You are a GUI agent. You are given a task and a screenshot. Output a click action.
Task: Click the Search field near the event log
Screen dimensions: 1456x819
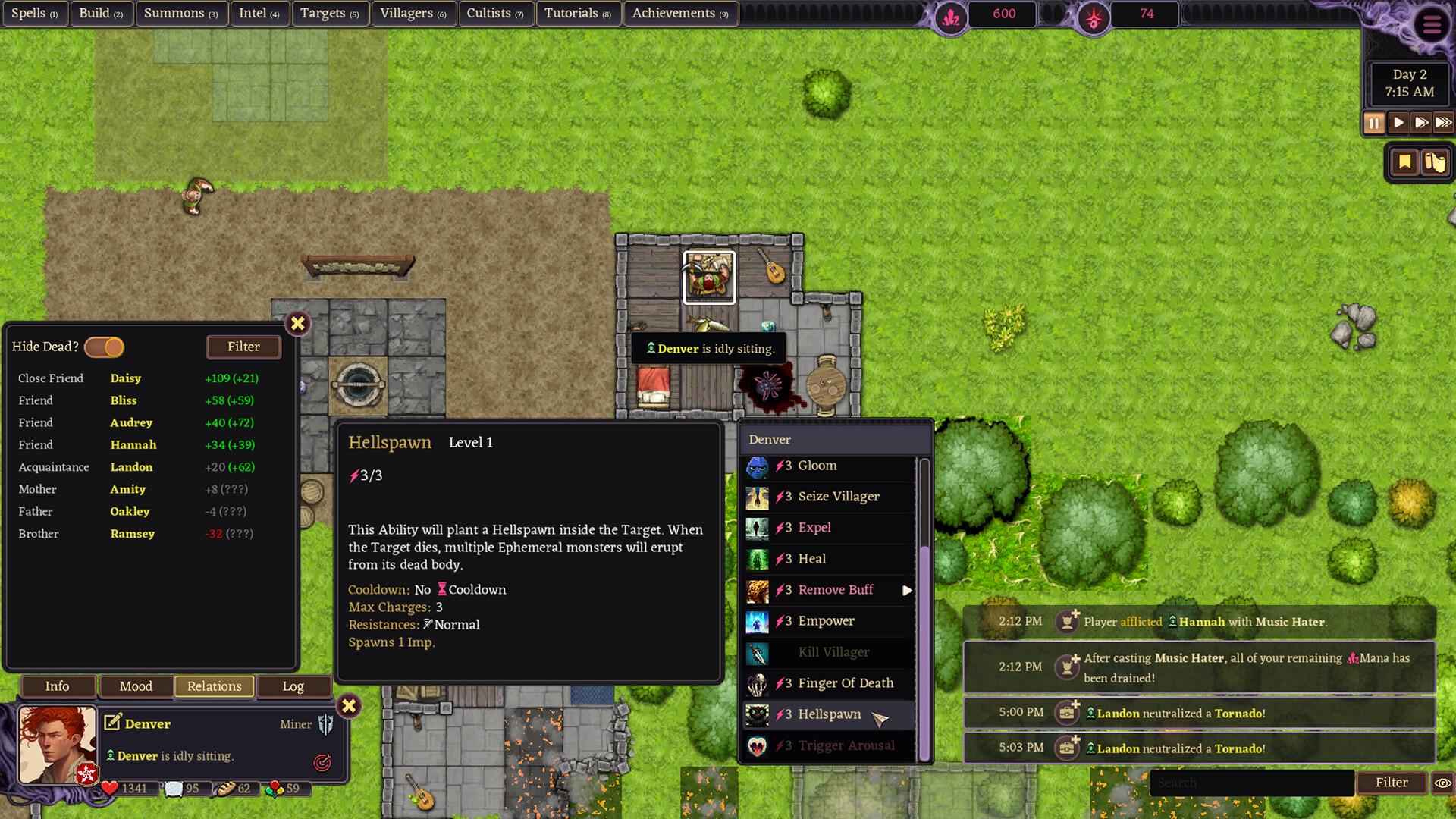(x=1251, y=783)
